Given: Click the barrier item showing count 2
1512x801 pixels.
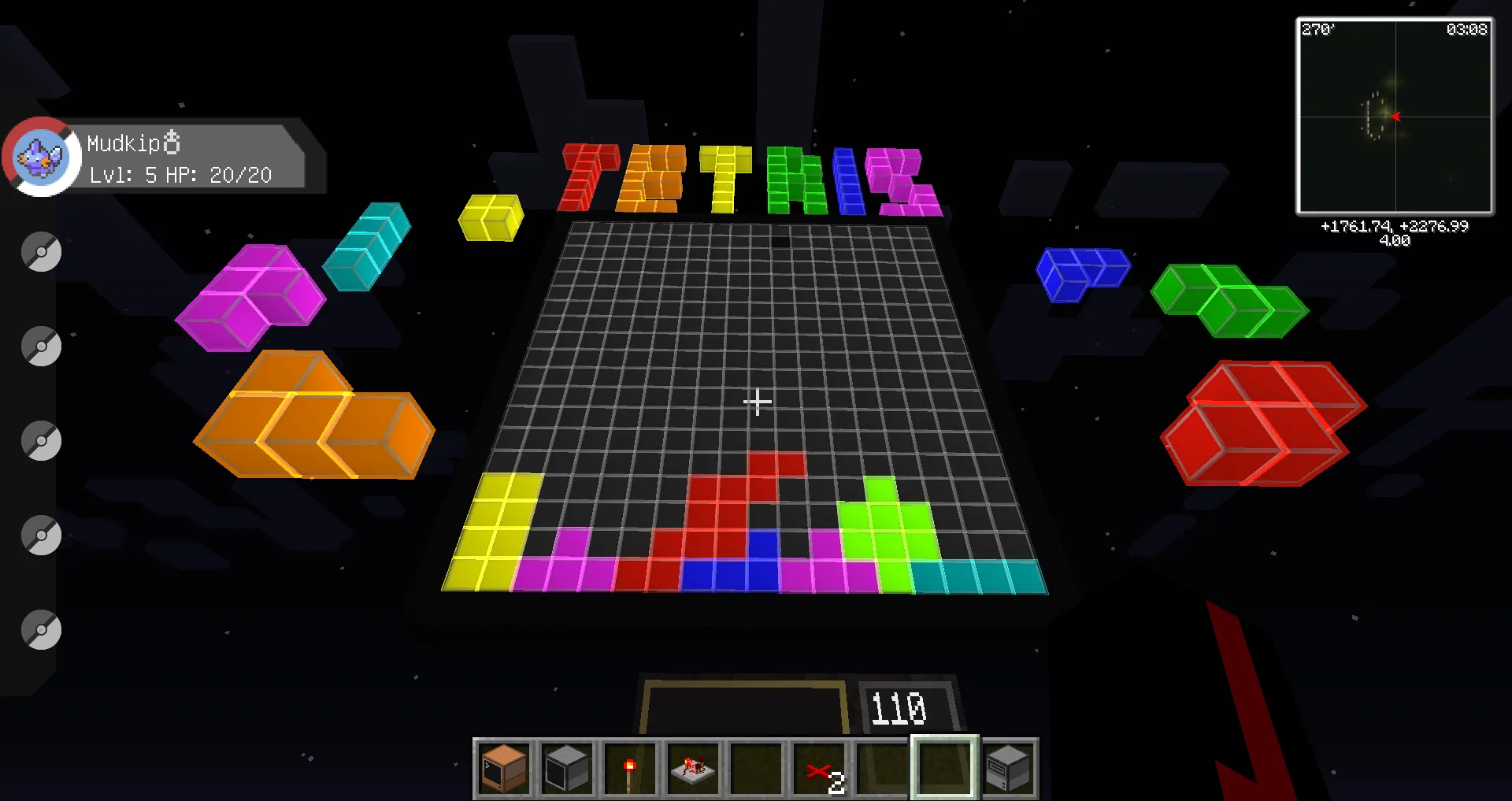Looking at the screenshot, I should click(818, 768).
